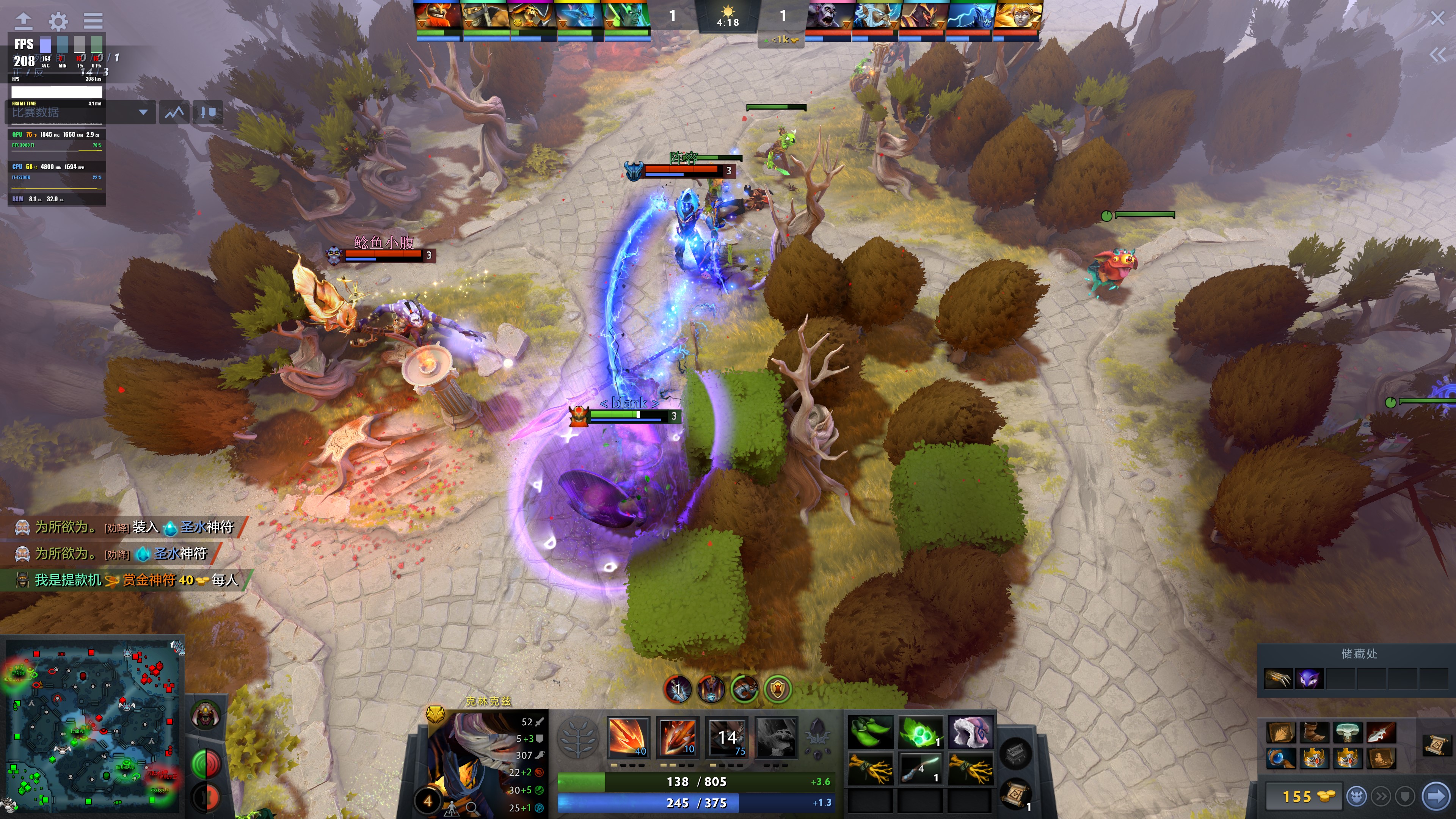Open the hamburger menu at top left
1456x819 pixels.
tap(93, 22)
